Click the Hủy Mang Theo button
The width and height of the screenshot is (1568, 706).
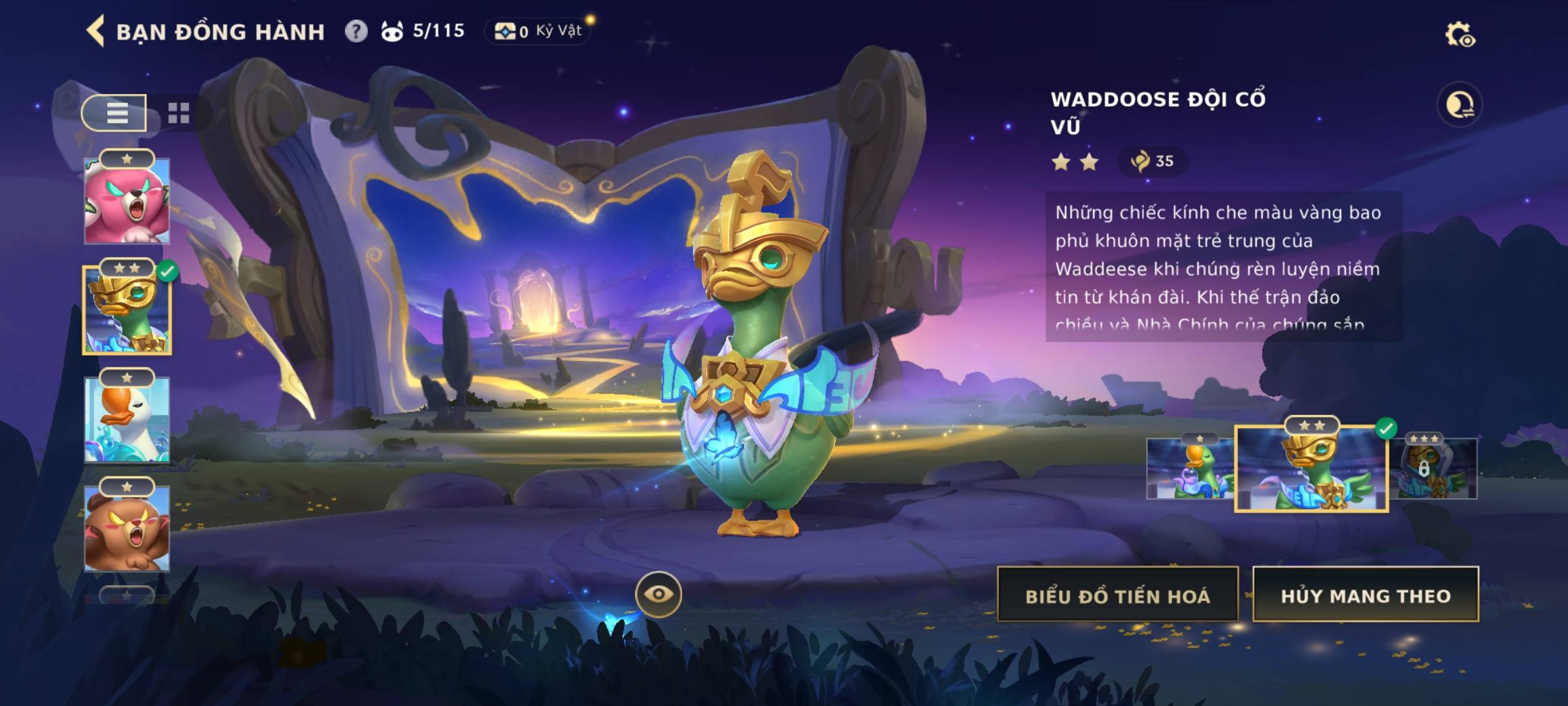1365,595
